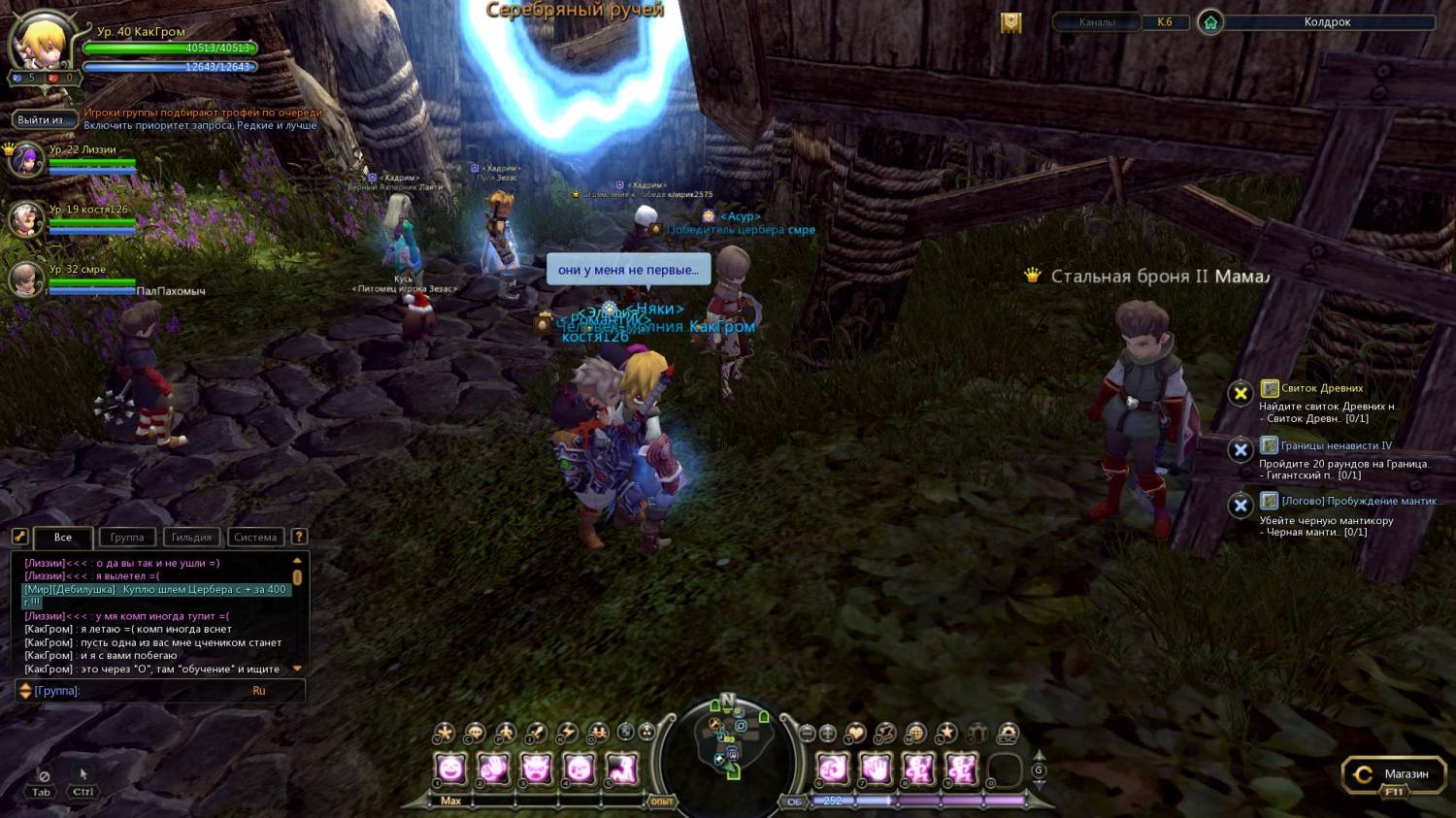Use the laughing face emote in slot 1

tap(450, 769)
